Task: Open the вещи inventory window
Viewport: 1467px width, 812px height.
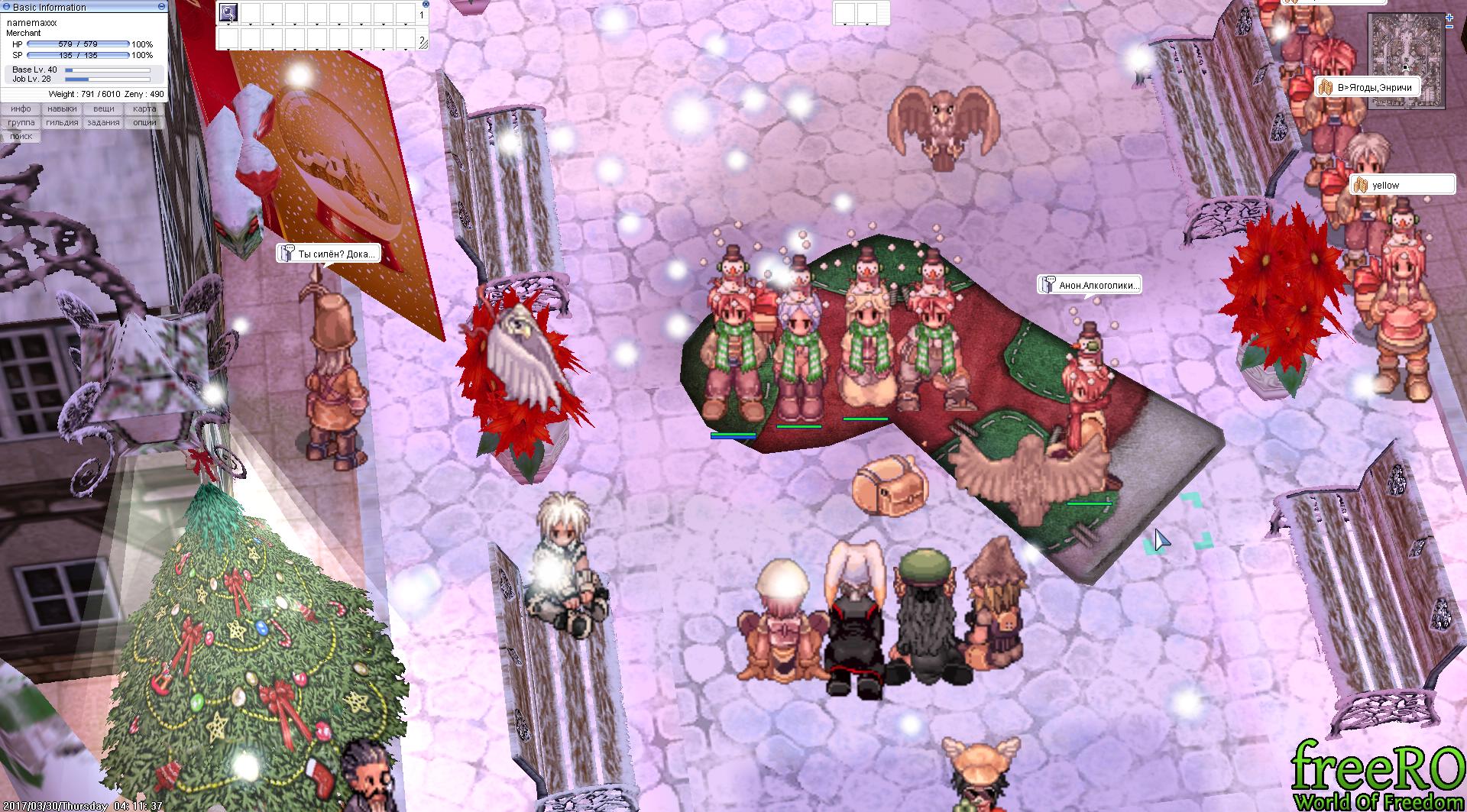Action: (x=103, y=109)
